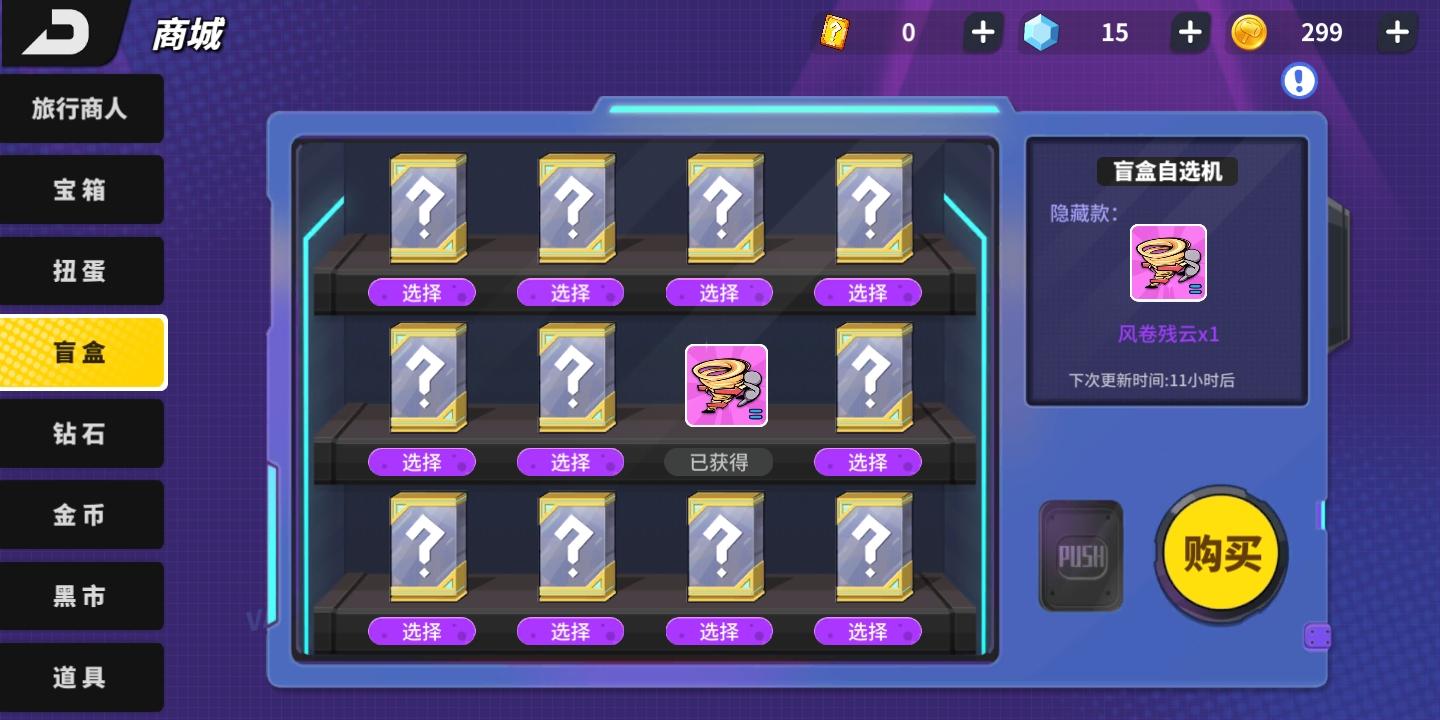The height and width of the screenshot is (720, 1440).
Task: Select the 道具 sidebar tab
Action: coord(82,677)
